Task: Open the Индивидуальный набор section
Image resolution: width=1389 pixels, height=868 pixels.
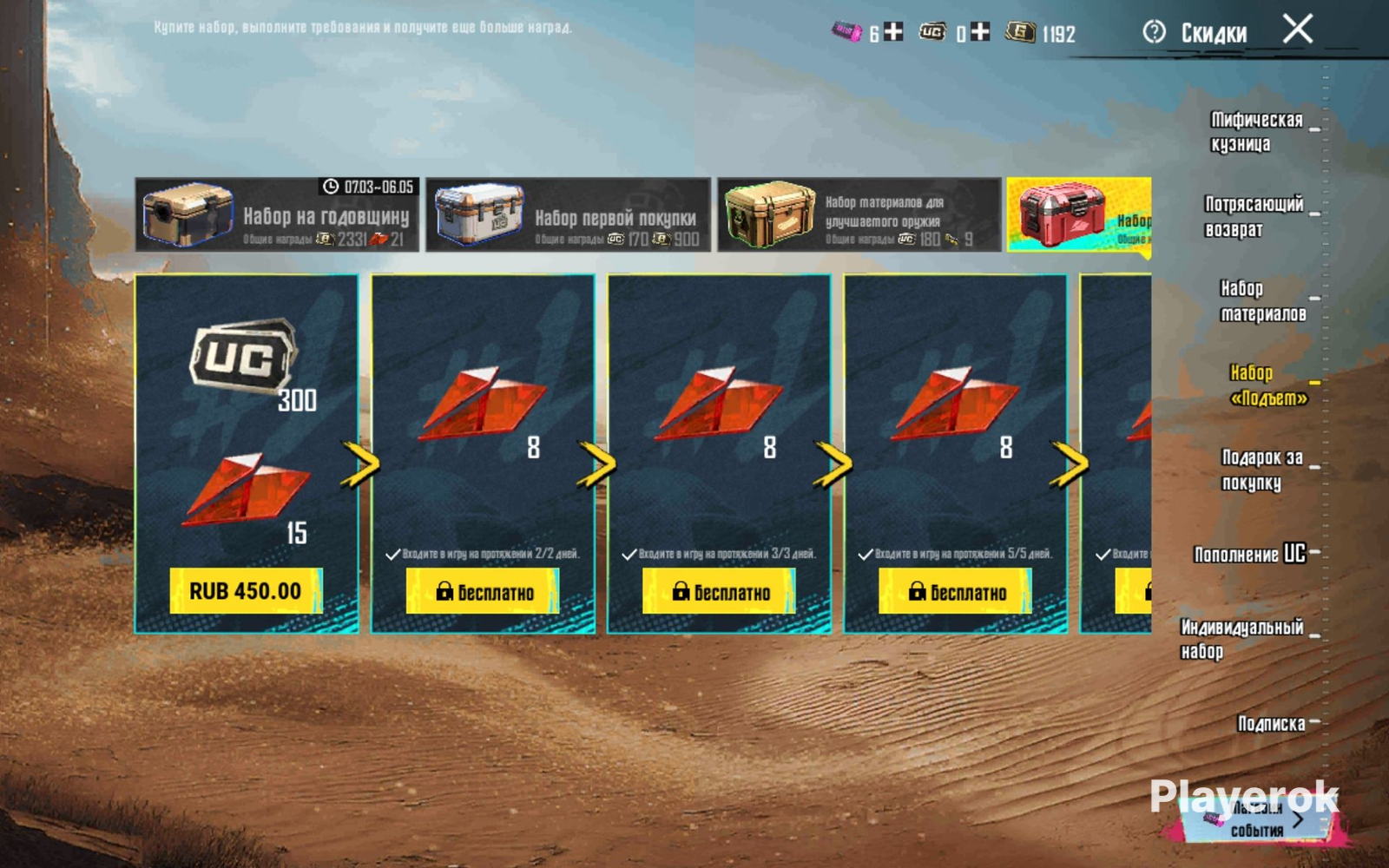Action: click(1241, 639)
